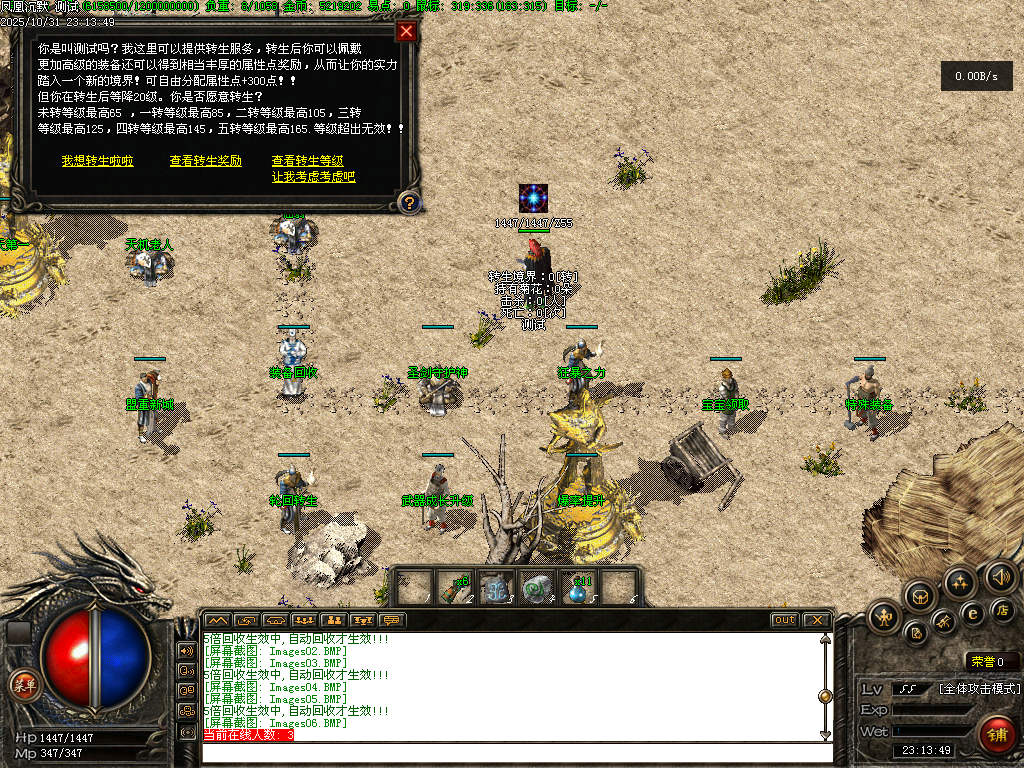Click the dialogue's question mark help button
Image resolution: width=1024 pixels, height=768 pixels.
(408, 203)
